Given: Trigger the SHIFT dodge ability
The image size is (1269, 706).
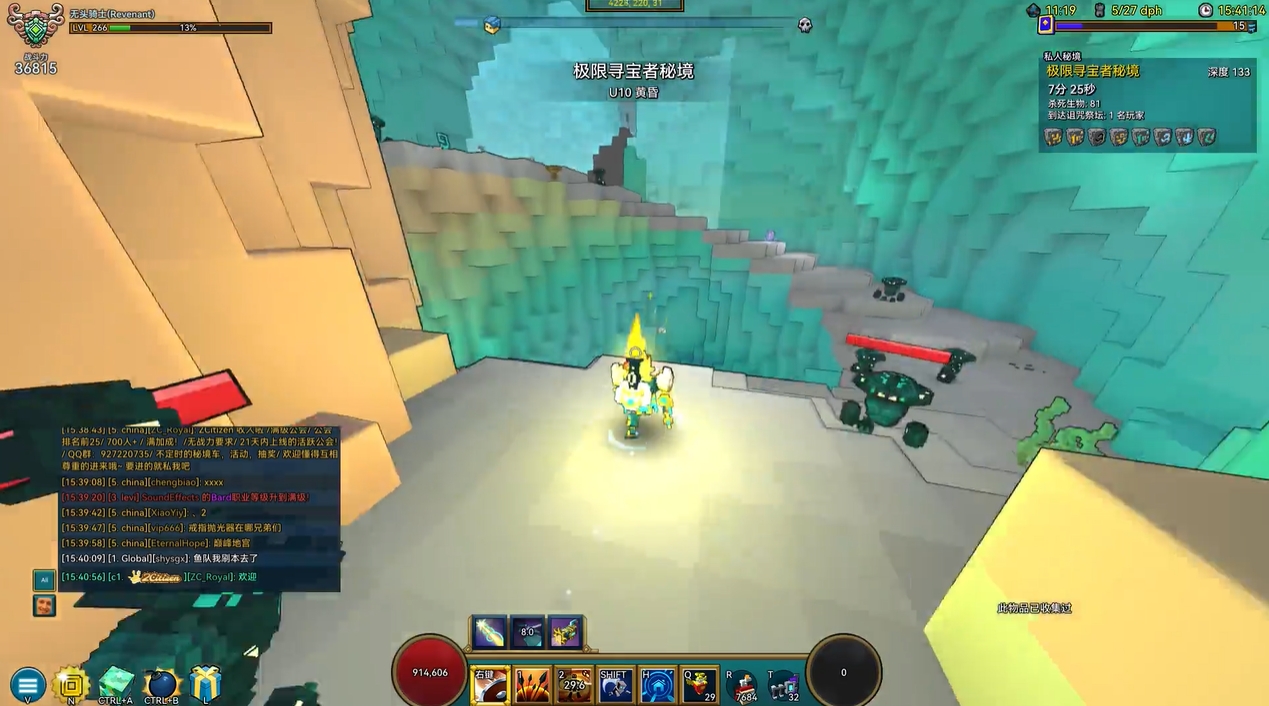Looking at the screenshot, I should pyautogui.click(x=615, y=685).
